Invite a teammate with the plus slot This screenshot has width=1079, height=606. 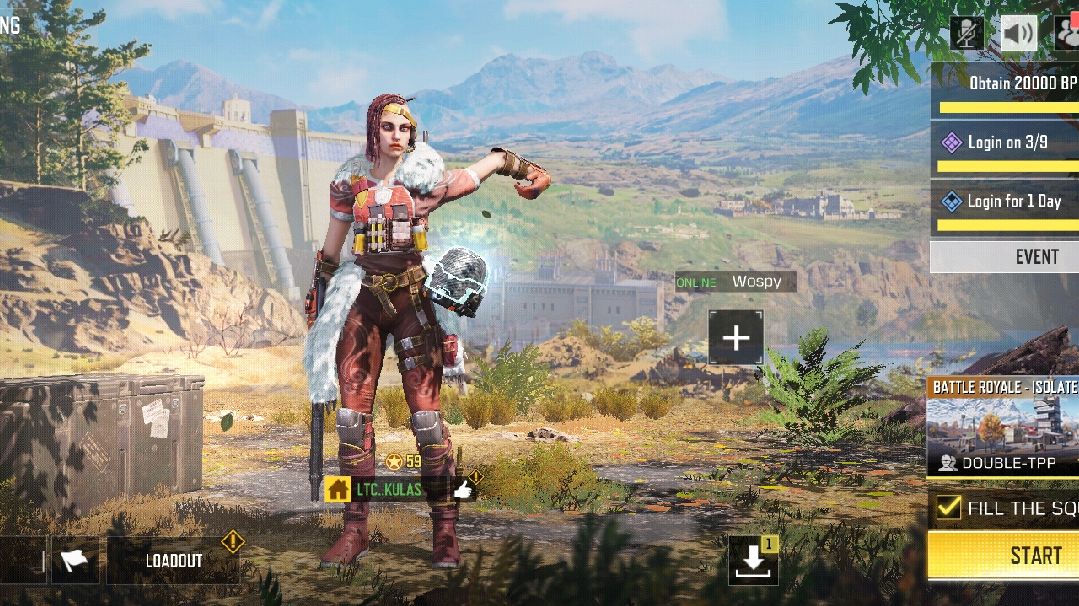[x=736, y=338]
